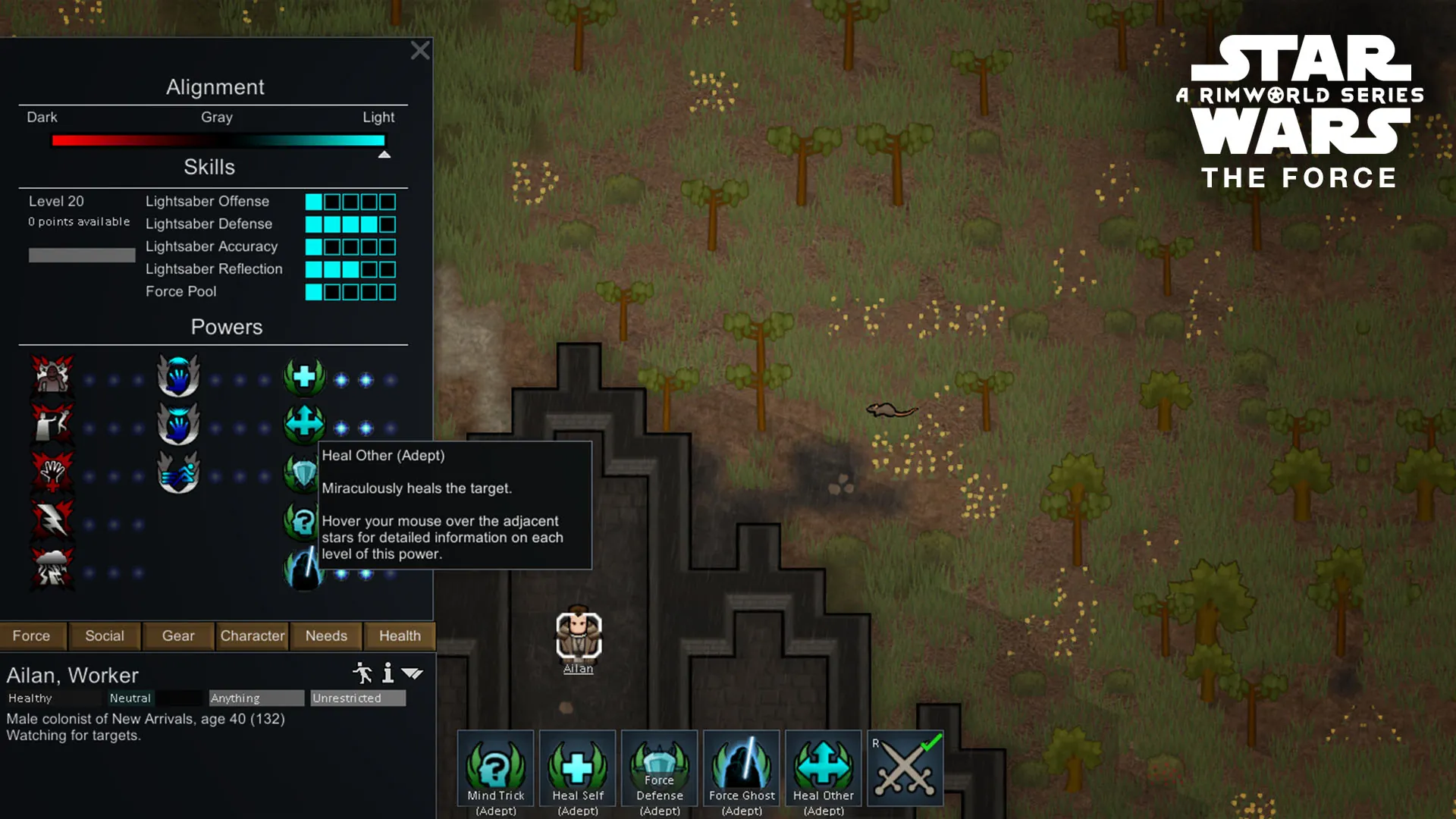
Task: Show the Character tab
Action: click(253, 636)
